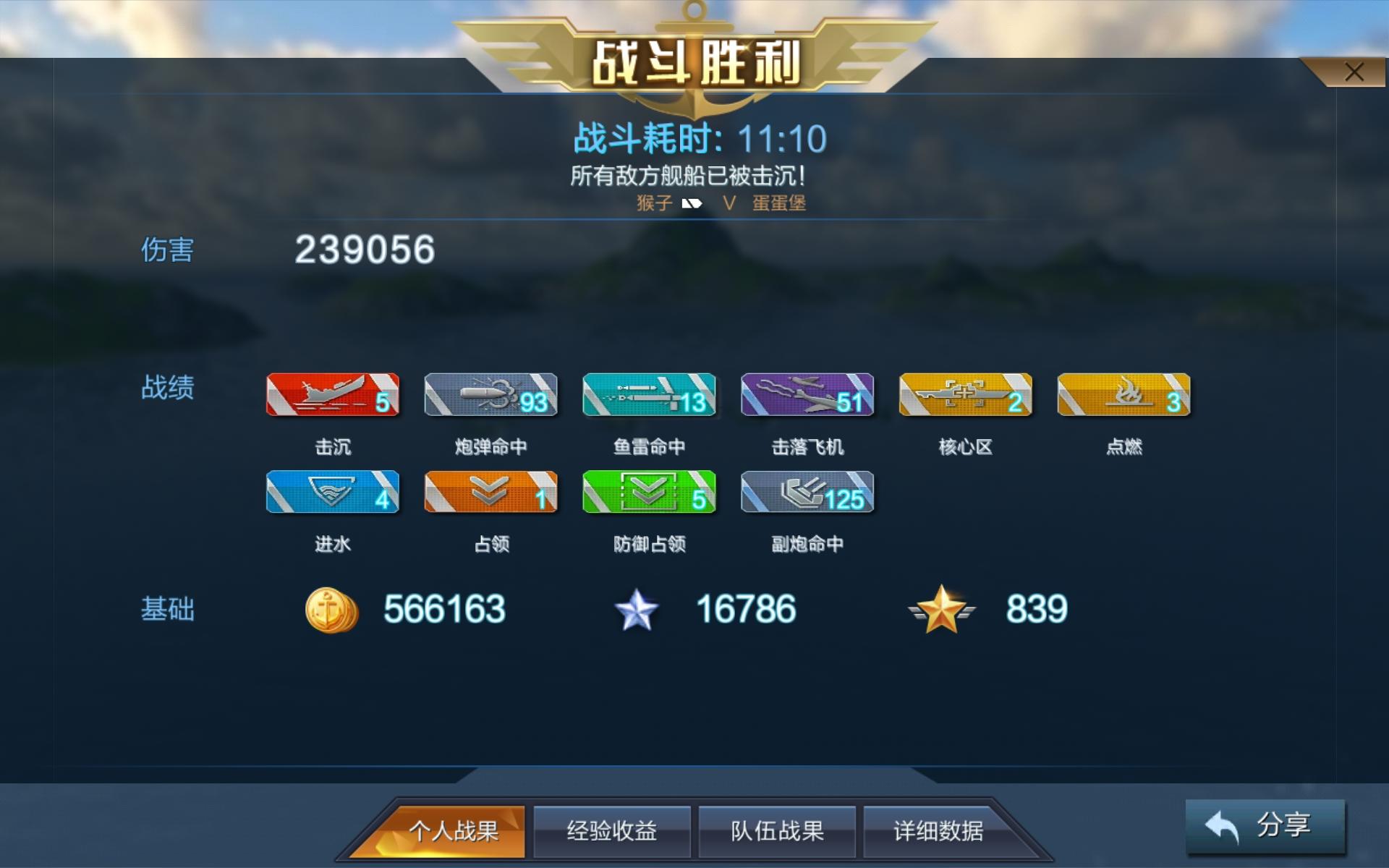Click the 鱼雷命中 torpedo hits icon
This screenshot has width=1389, height=868.
pyautogui.click(x=649, y=395)
